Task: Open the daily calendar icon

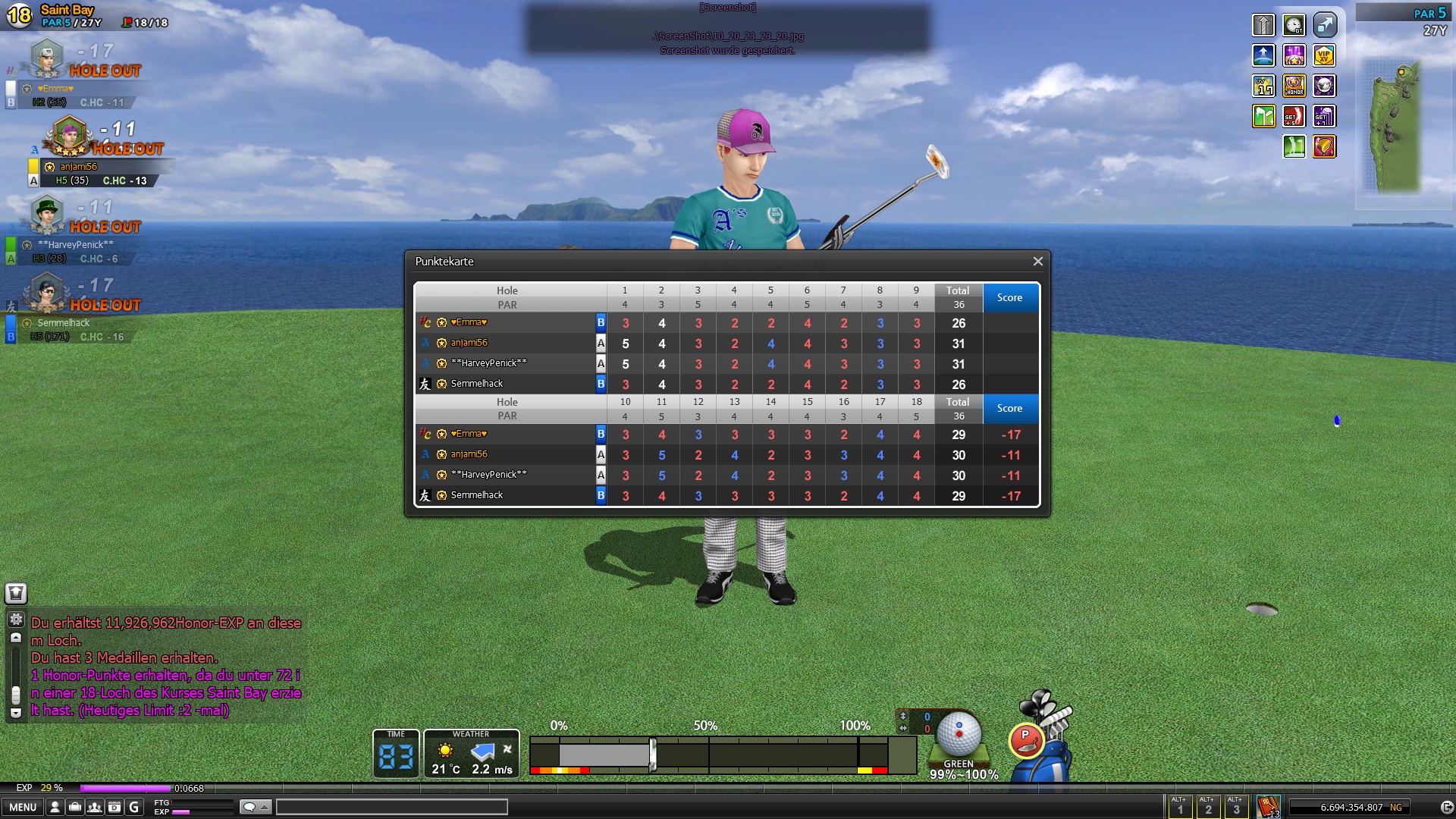Action: click(x=115, y=808)
